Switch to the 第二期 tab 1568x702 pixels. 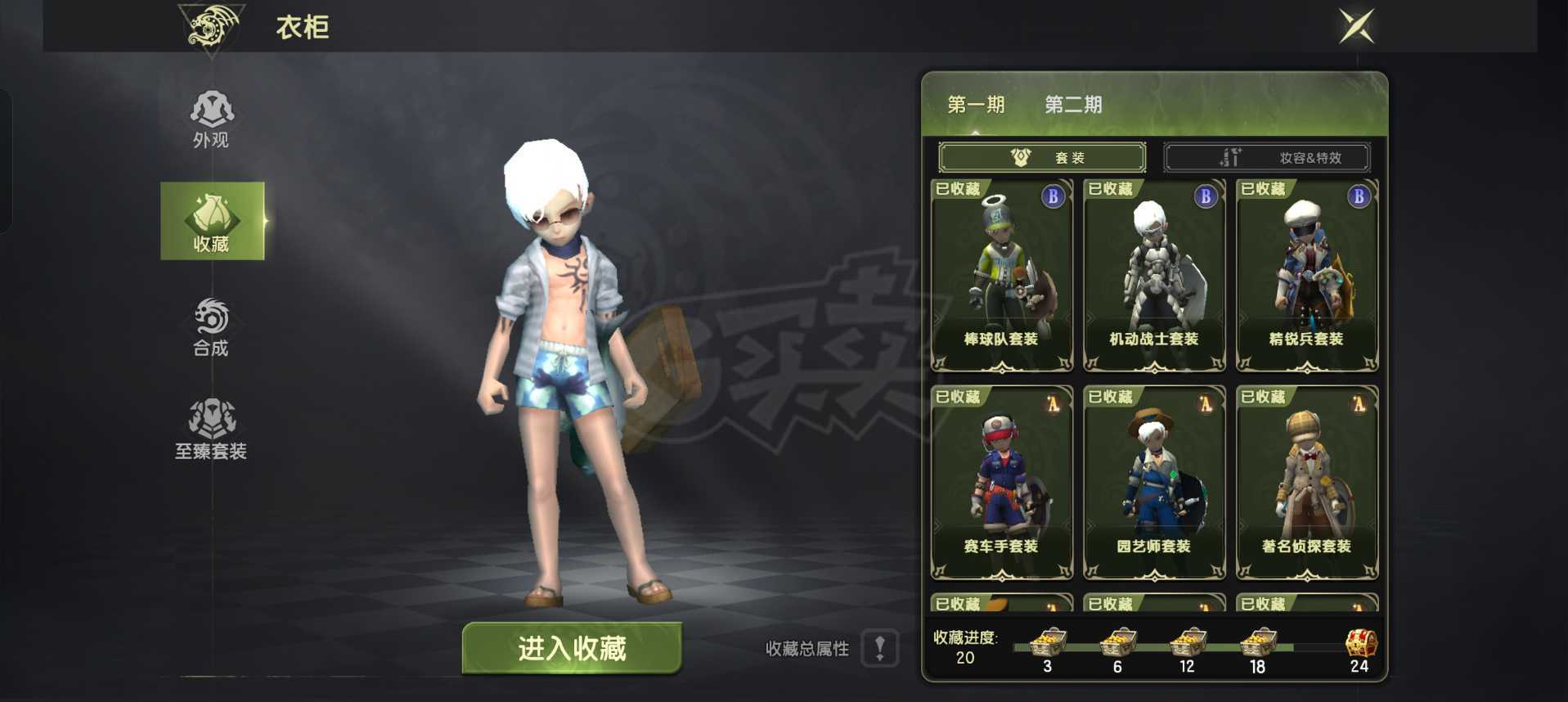click(x=1072, y=105)
